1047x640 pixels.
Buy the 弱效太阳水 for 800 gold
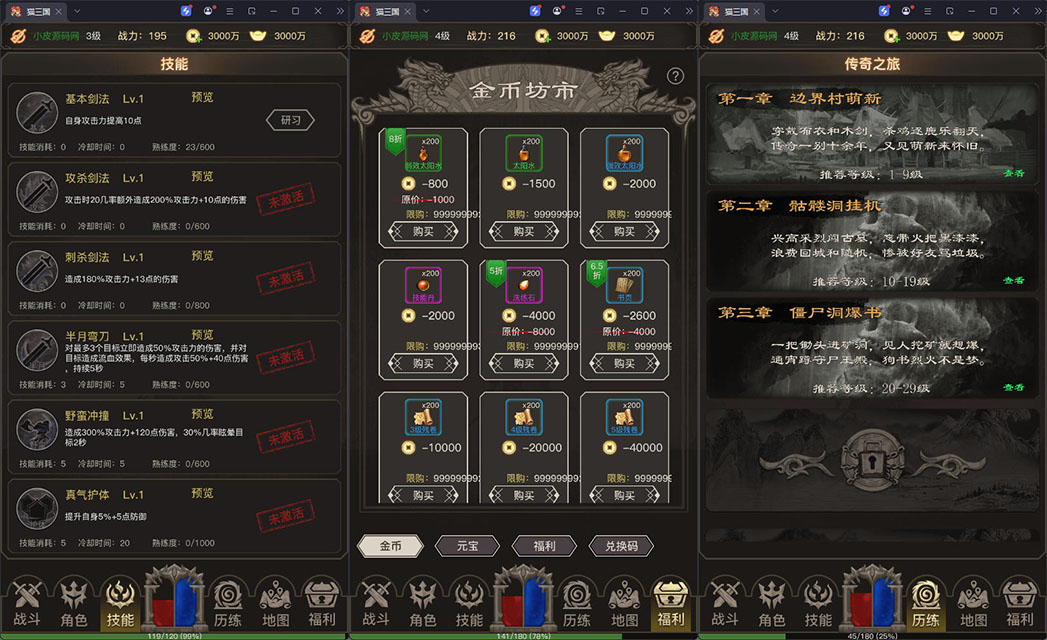pyautogui.click(x=423, y=231)
